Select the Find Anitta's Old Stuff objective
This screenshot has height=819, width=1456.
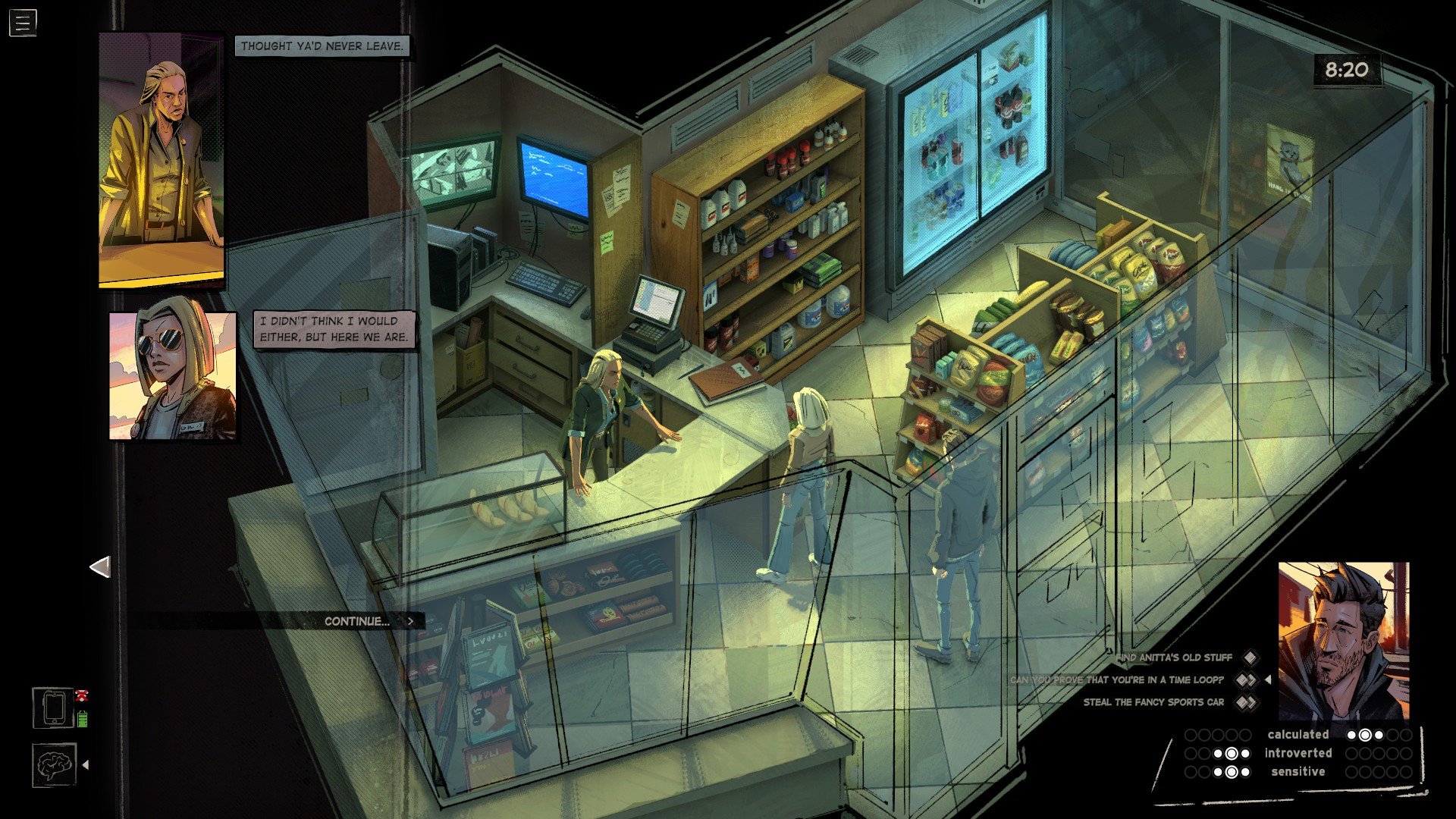(1174, 657)
